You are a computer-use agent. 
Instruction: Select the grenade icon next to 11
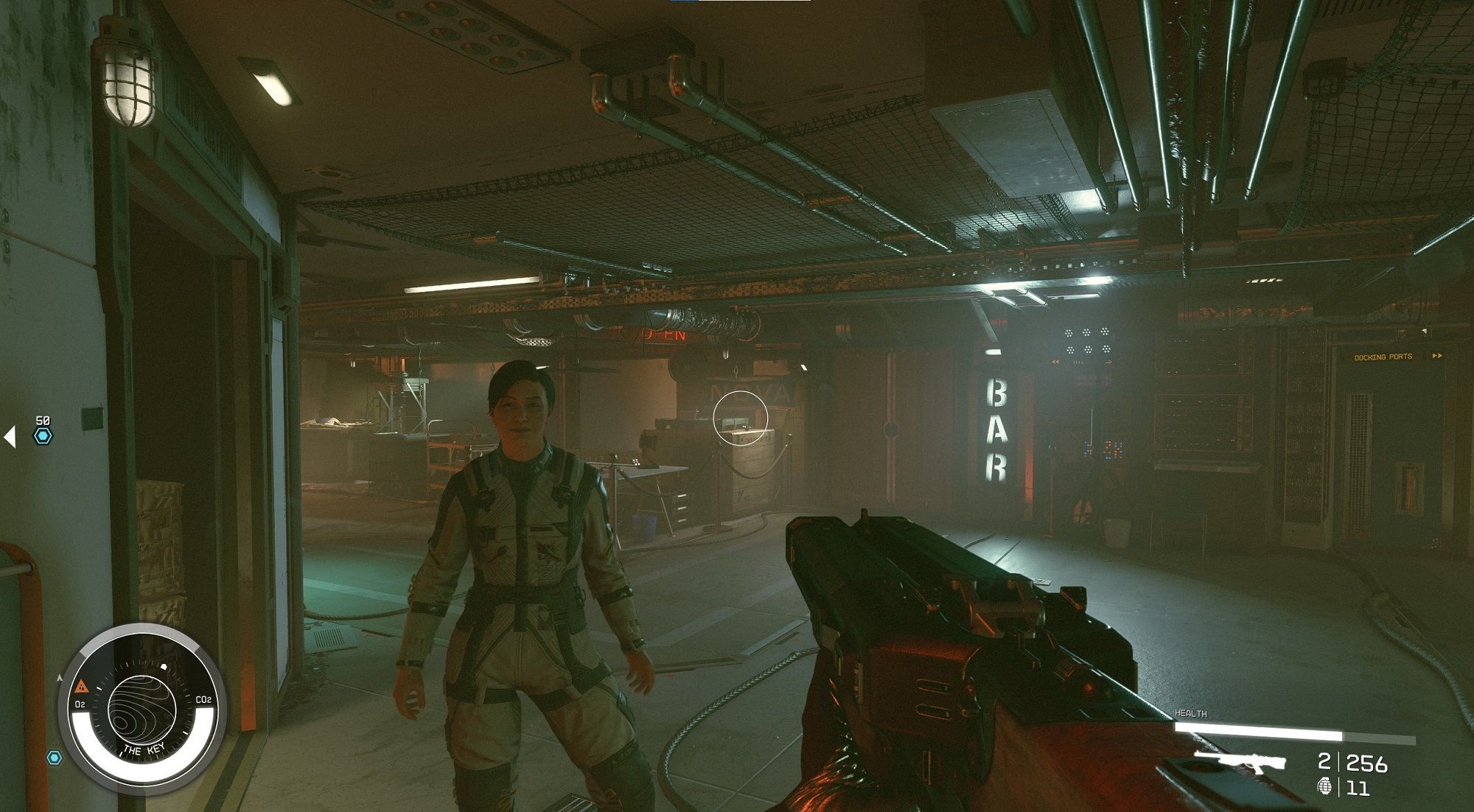pyautogui.click(x=1324, y=787)
